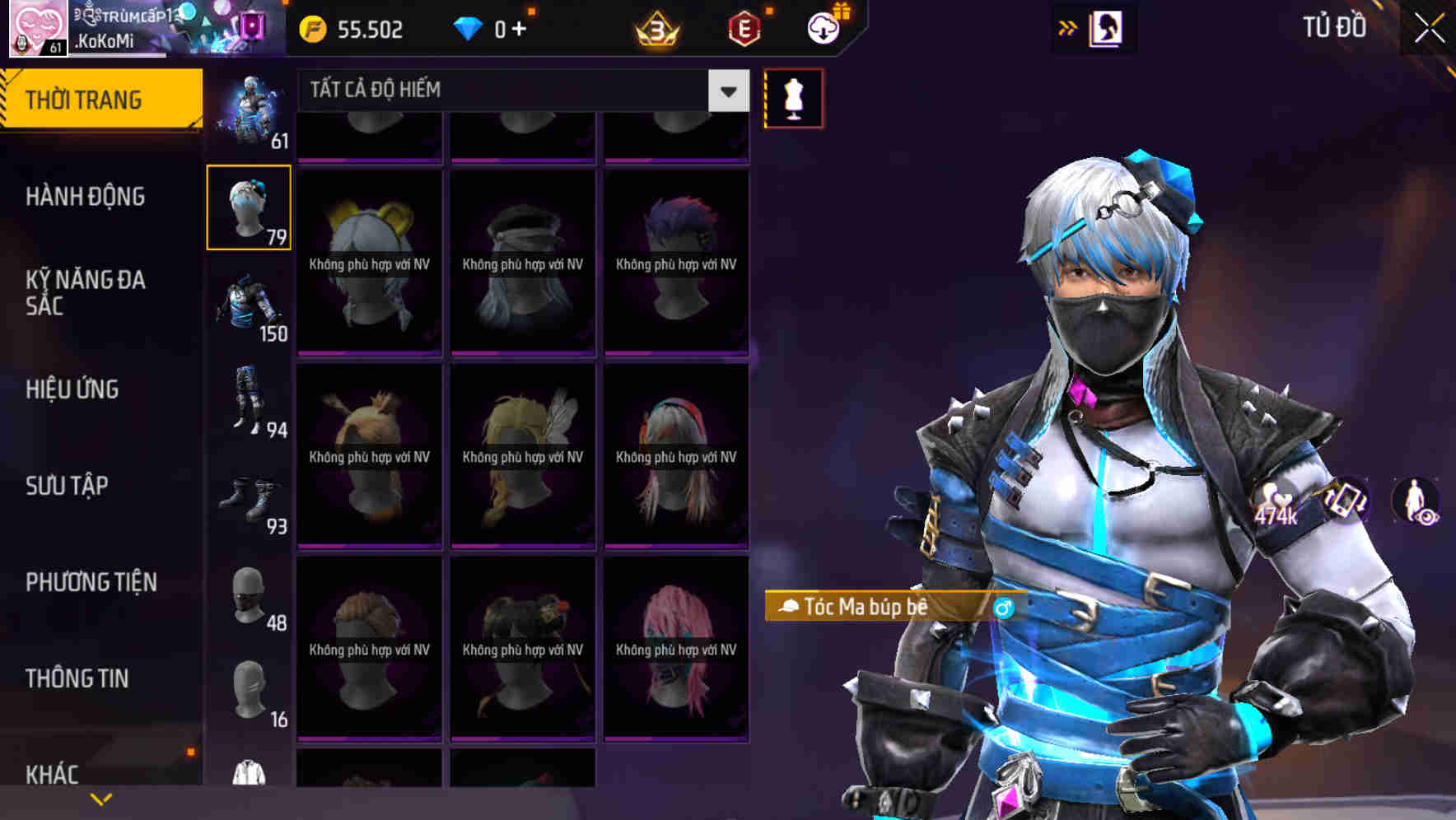Select the pink hairstyle thumbnail
This screenshot has width=1456, height=820.
point(675,650)
